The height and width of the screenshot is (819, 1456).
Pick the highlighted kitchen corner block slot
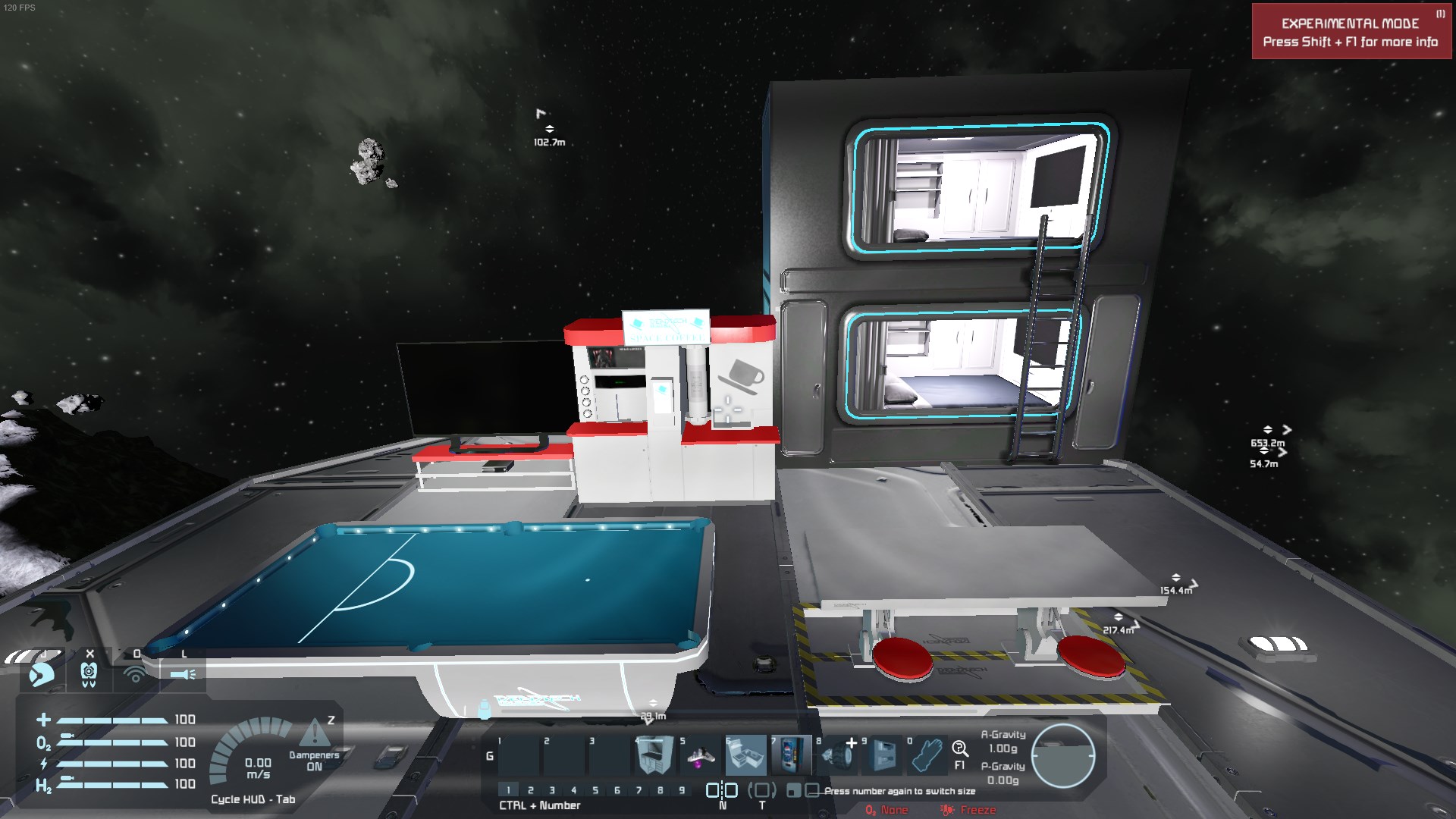(745, 755)
